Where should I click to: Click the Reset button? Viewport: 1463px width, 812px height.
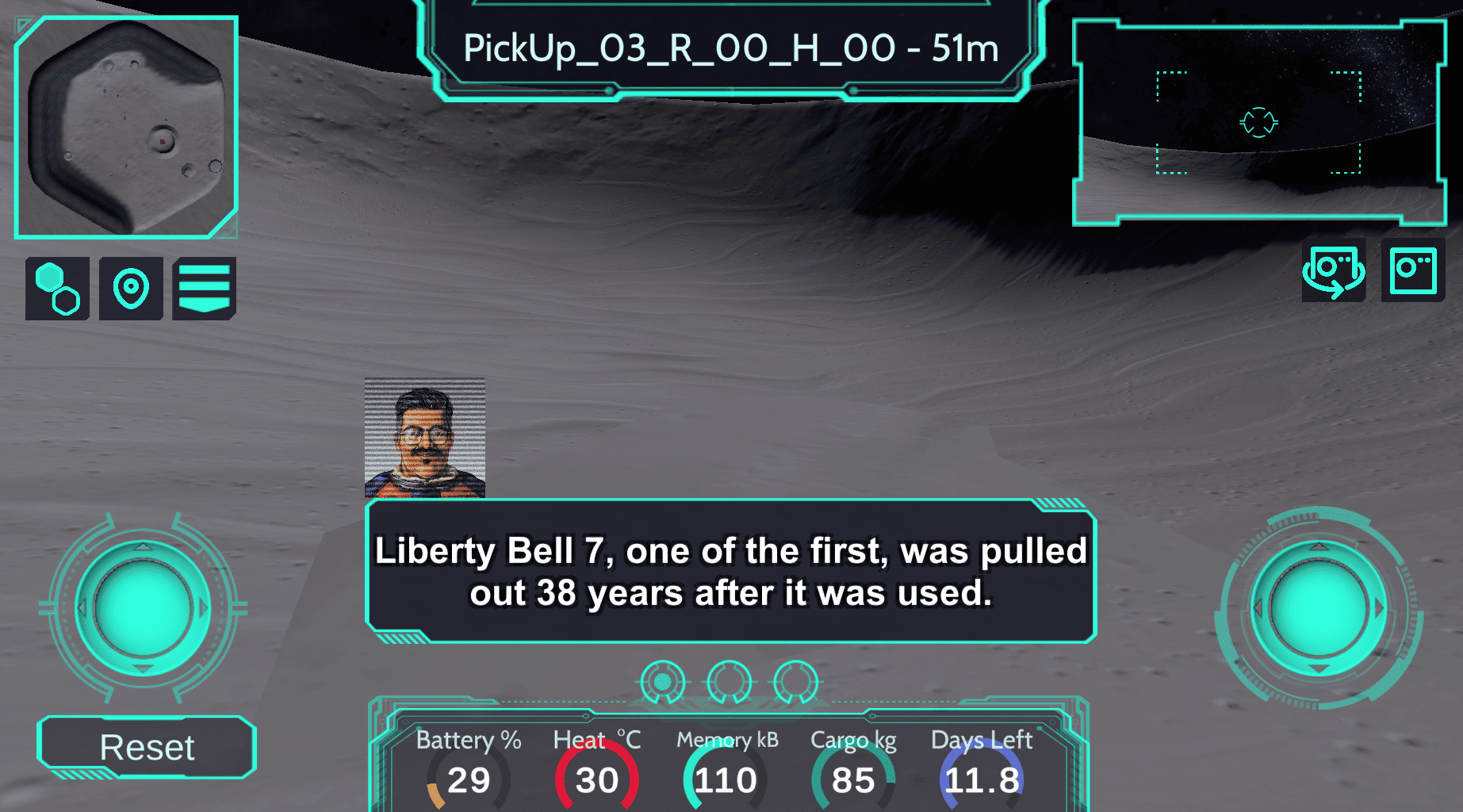(147, 747)
